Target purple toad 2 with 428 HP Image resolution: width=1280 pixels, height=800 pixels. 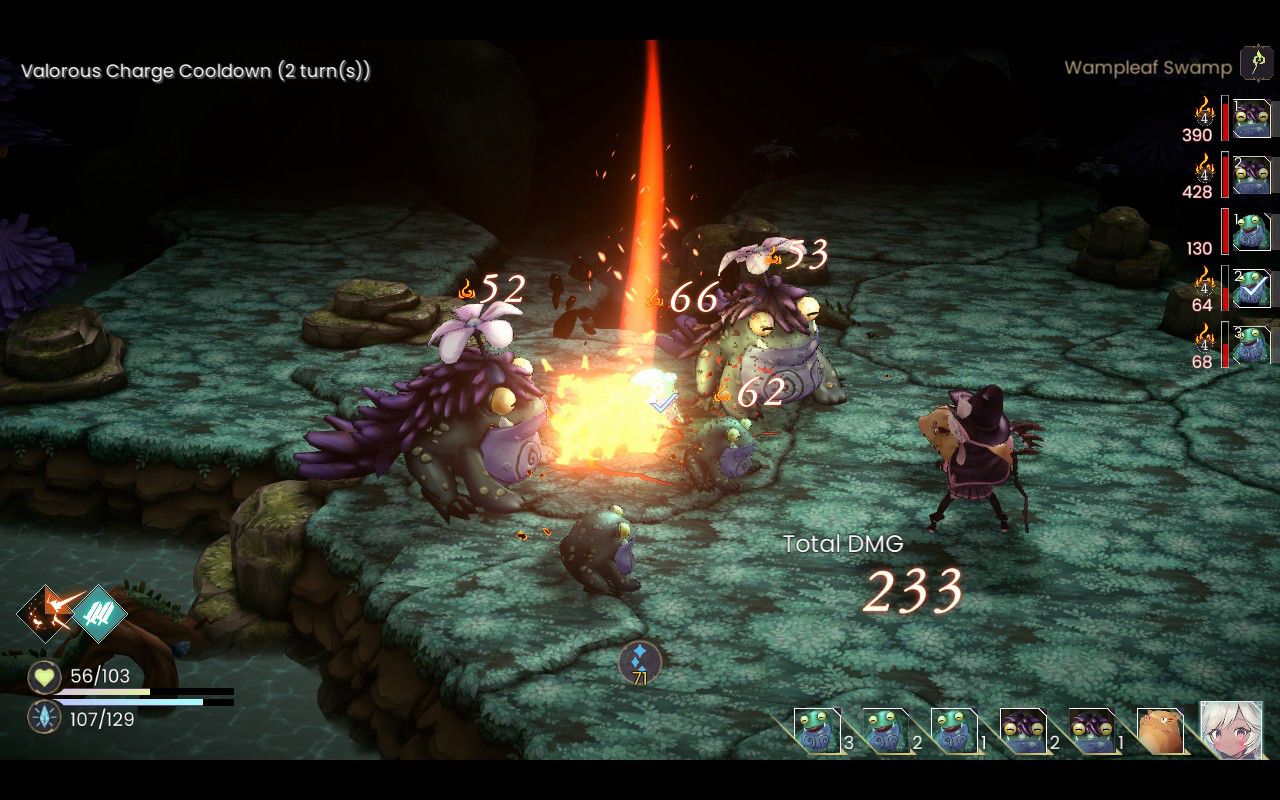[1251, 175]
